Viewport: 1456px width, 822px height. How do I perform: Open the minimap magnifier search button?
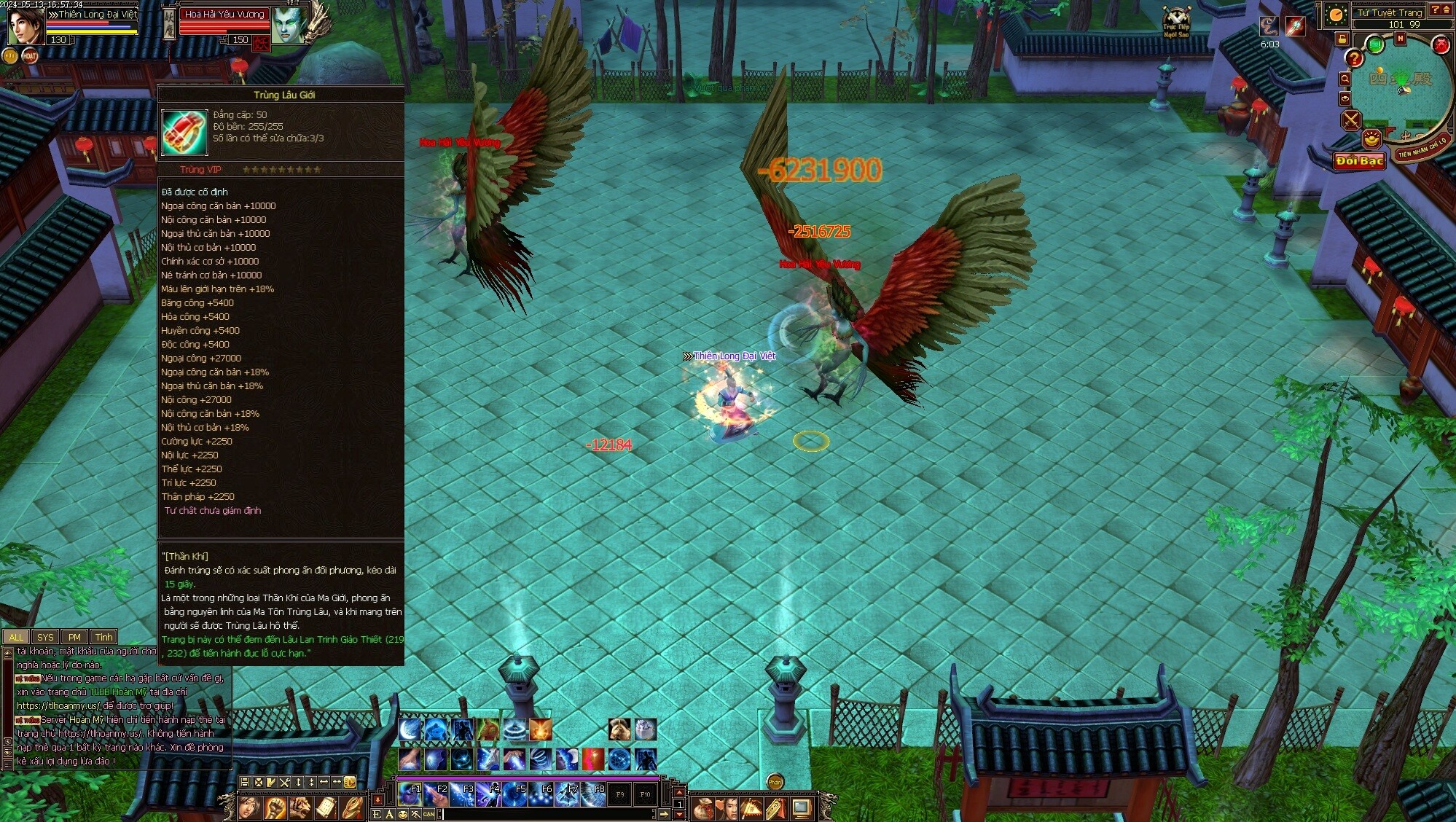[1345, 79]
